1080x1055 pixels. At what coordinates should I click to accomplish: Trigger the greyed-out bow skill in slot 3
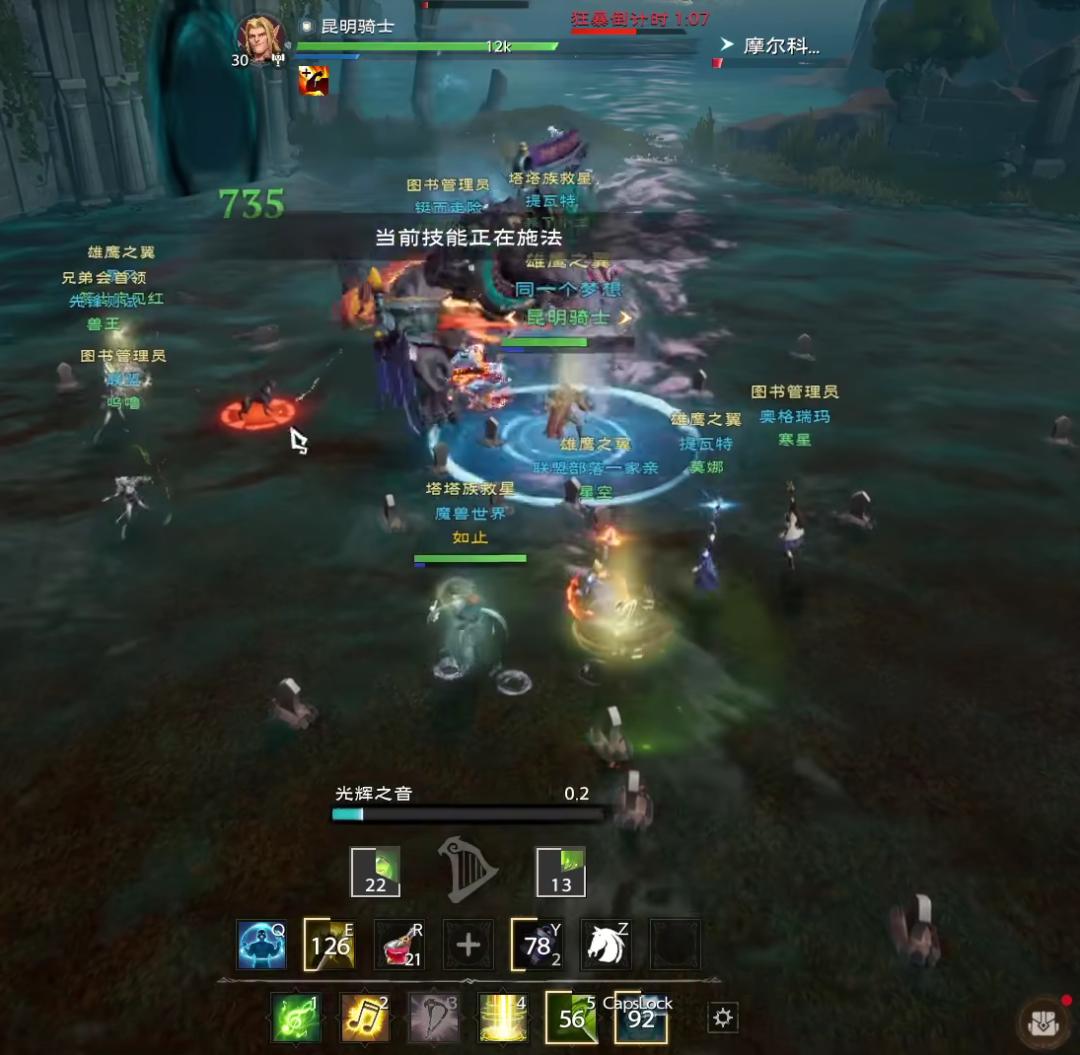tap(434, 1018)
